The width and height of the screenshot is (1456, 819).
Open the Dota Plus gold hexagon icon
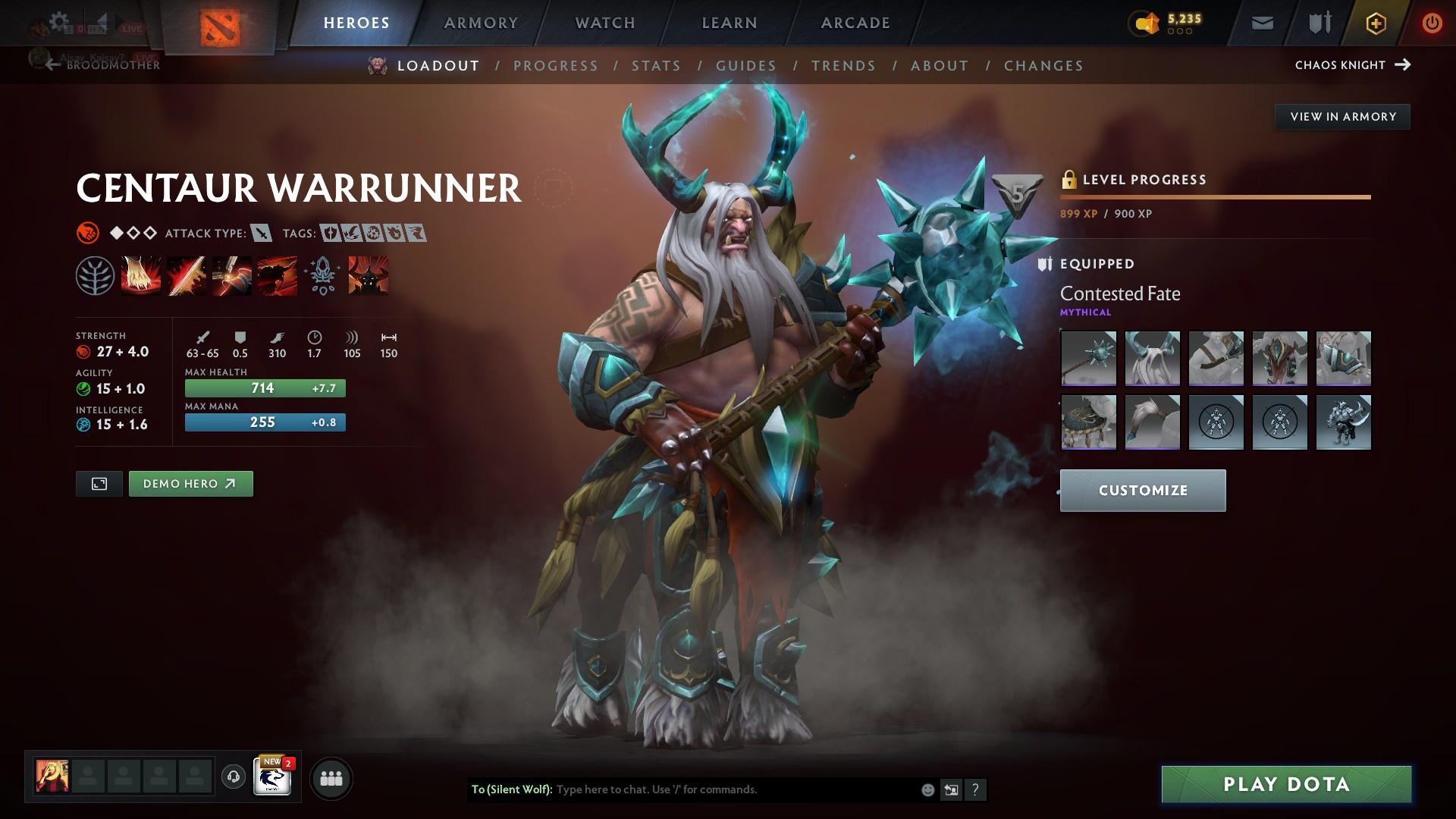tap(1374, 22)
